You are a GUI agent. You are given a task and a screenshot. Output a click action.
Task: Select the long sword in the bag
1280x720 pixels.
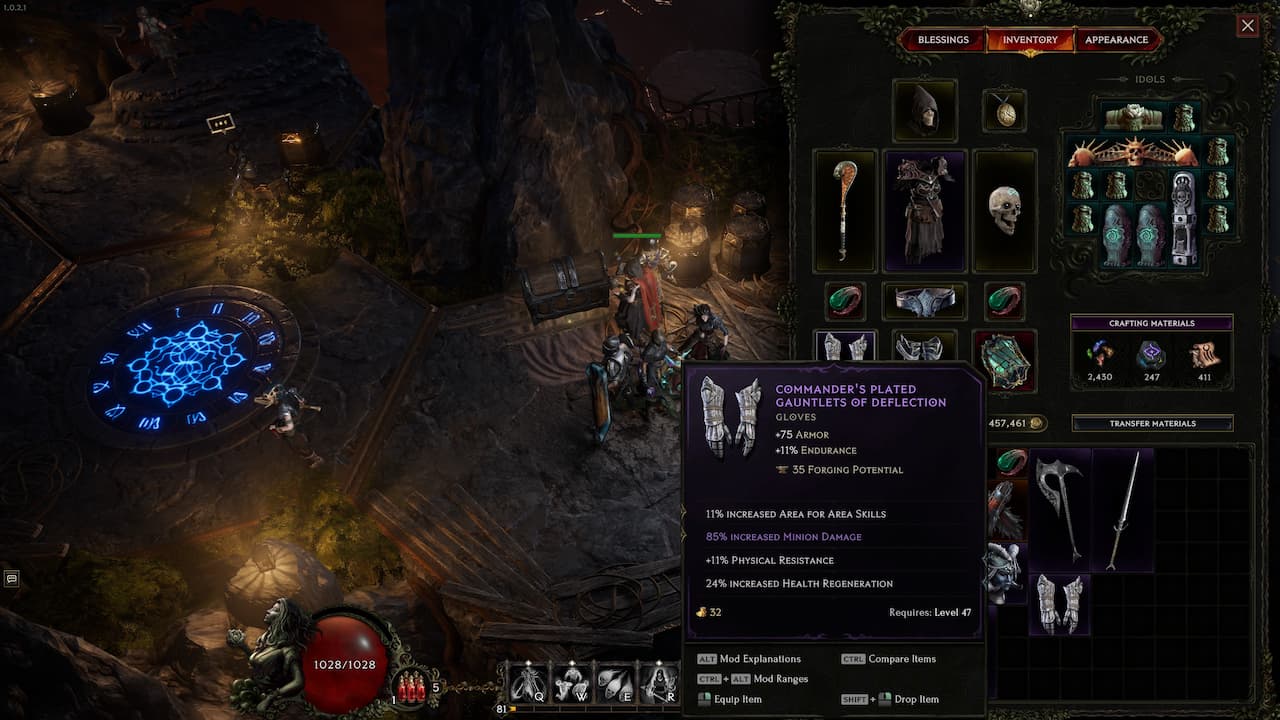[1122, 508]
